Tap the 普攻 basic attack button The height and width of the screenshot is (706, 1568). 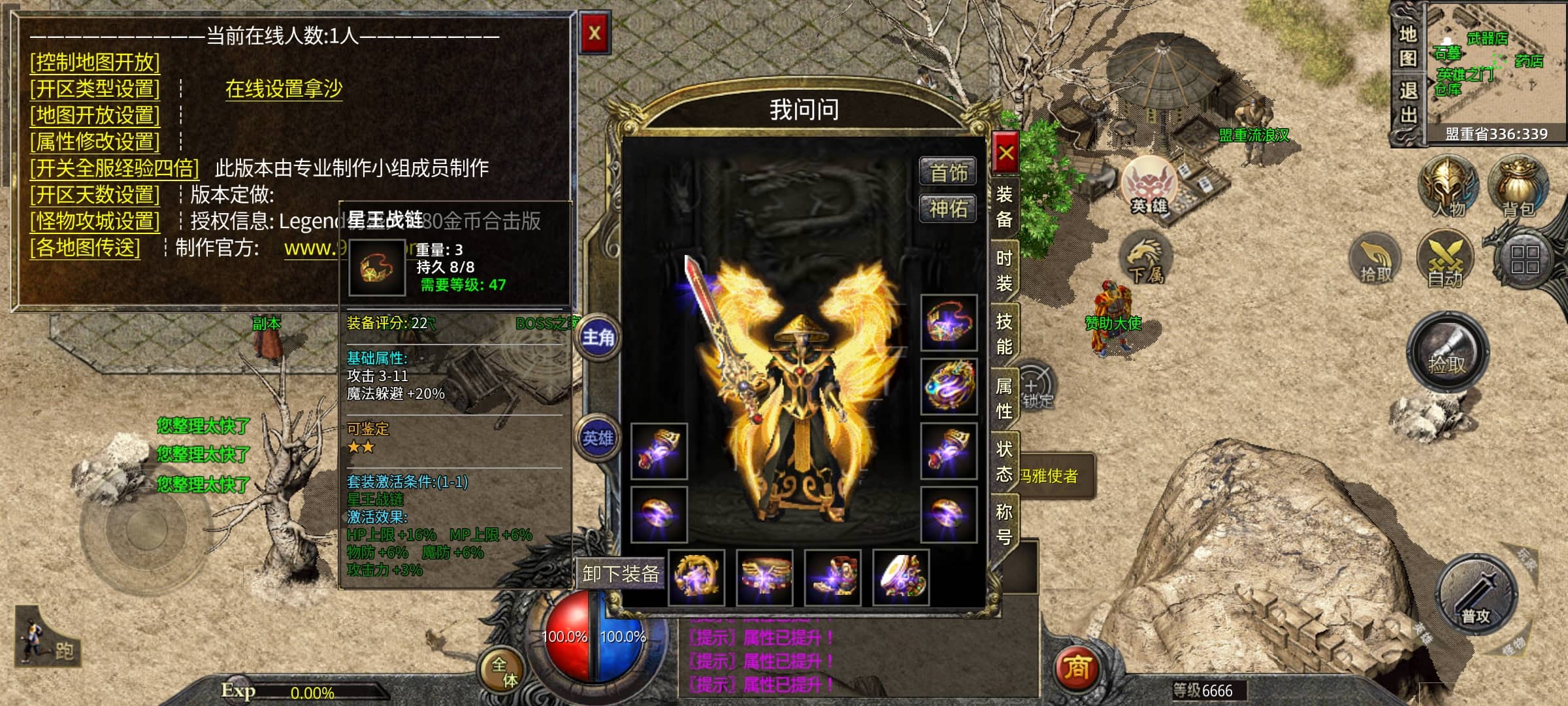(1476, 596)
